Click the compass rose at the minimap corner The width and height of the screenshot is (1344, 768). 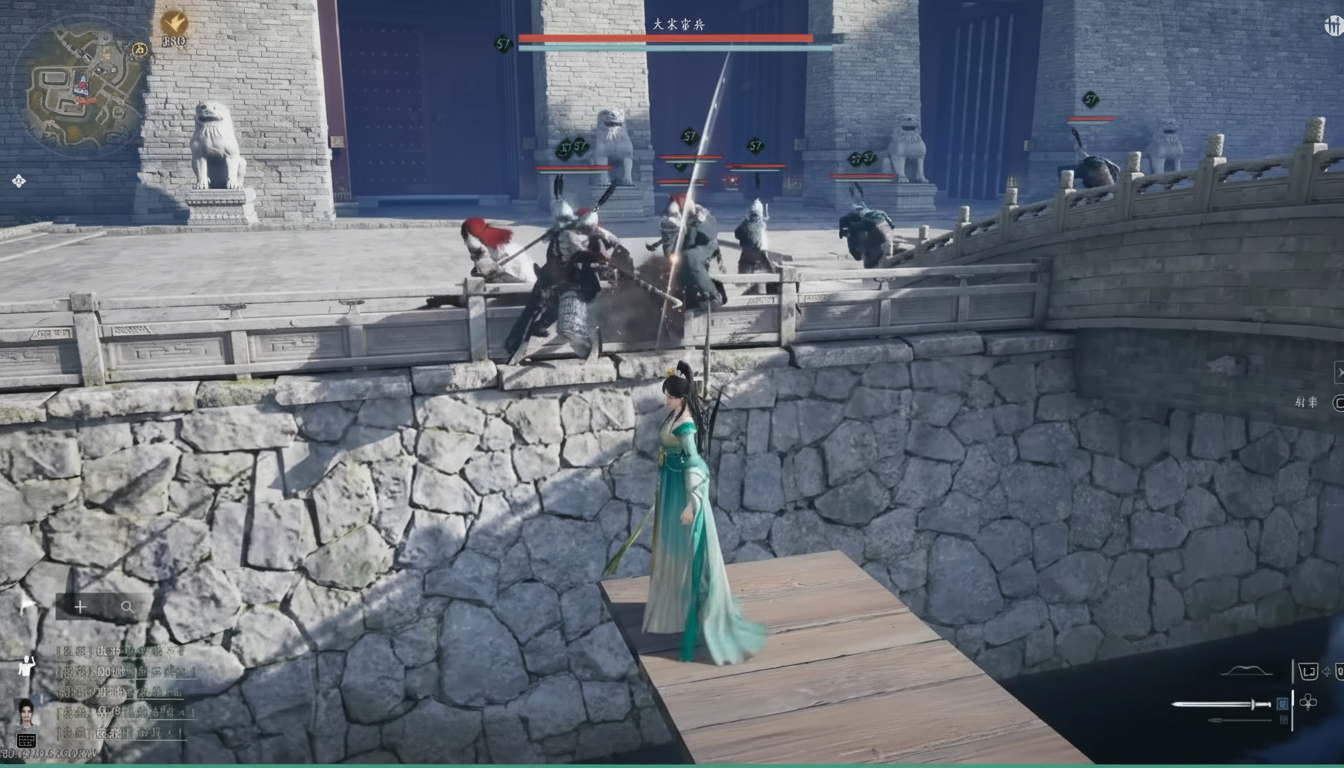[x=19, y=180]
